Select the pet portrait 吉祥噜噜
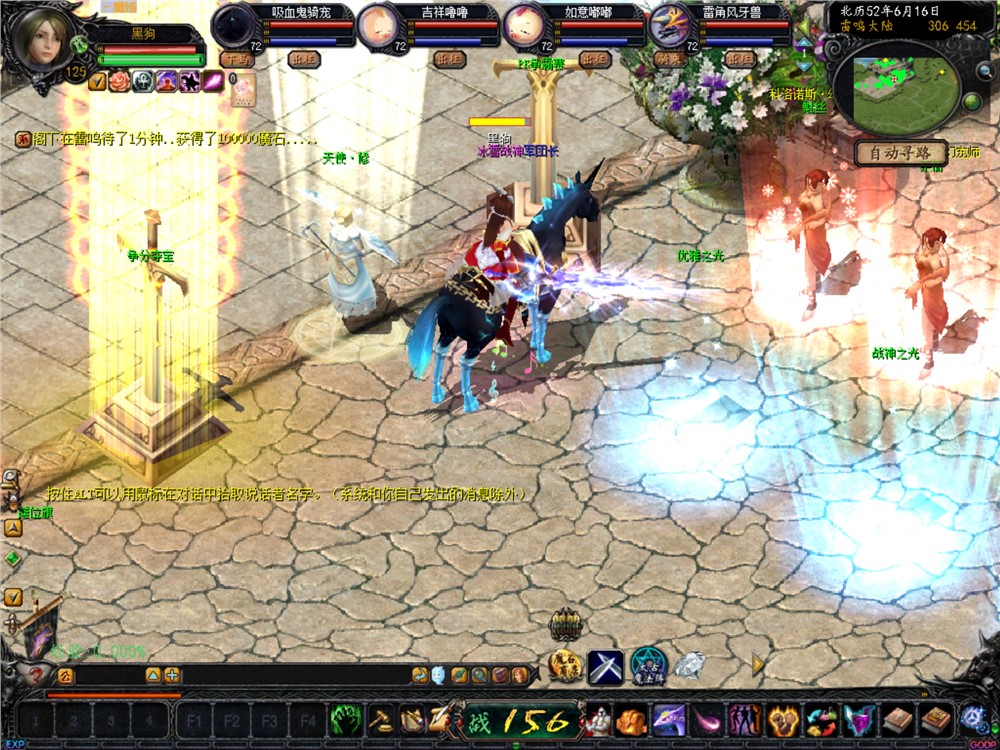This screenshot has height=750, width=1000. point(379,25)
